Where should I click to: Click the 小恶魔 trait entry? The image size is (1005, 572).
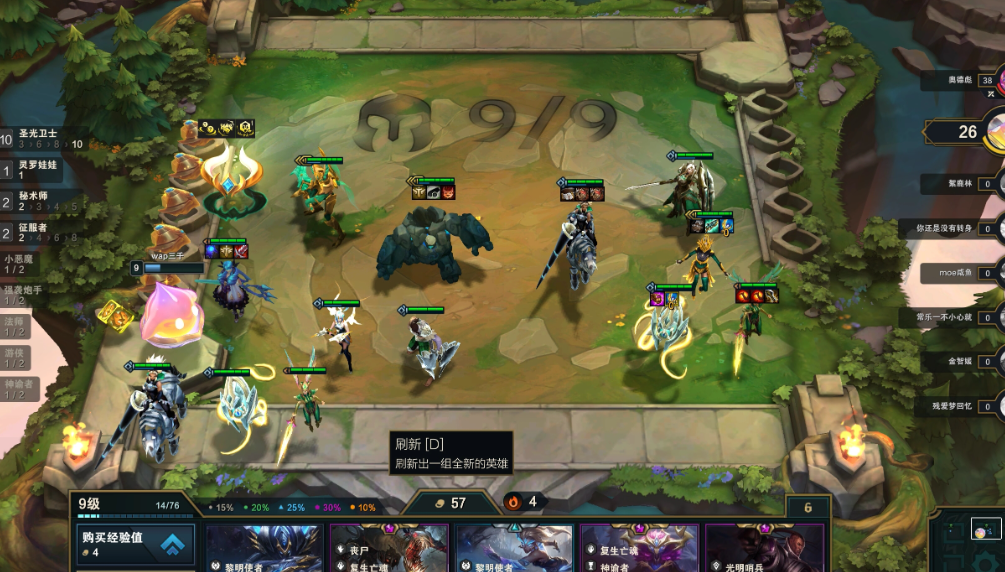click(x=22, y=264)
